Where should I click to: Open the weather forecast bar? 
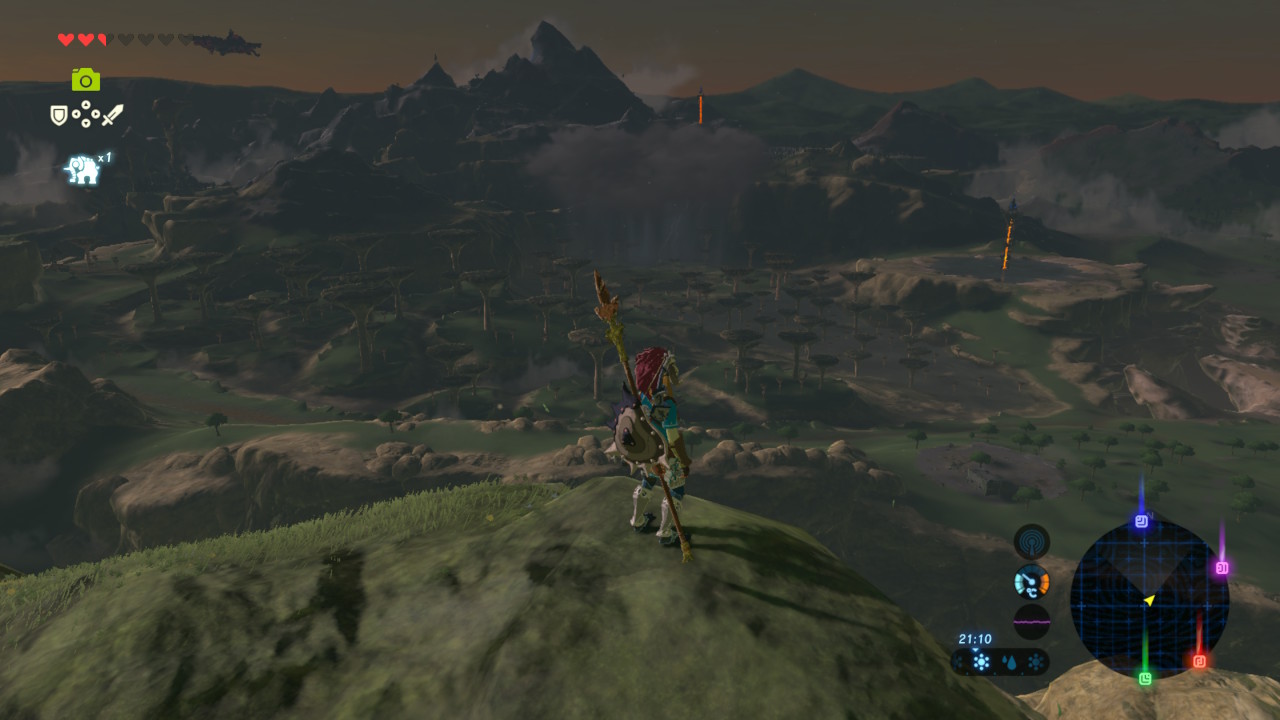coord(1000,662)
